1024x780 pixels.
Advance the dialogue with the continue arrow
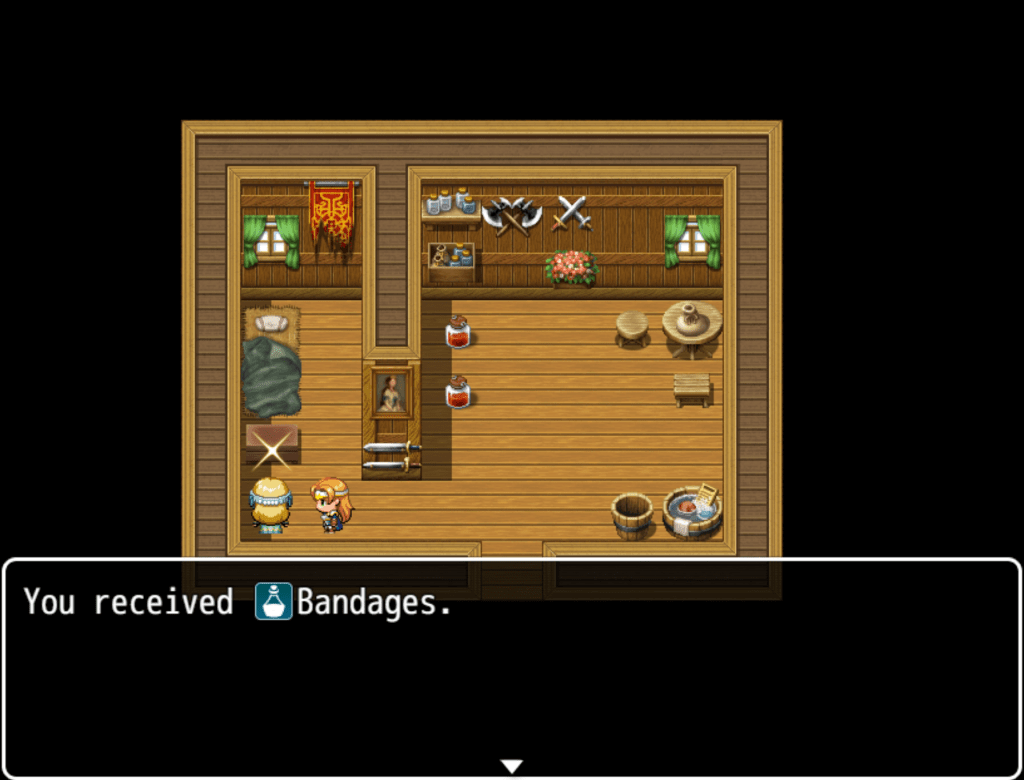[x=511, y=766]
